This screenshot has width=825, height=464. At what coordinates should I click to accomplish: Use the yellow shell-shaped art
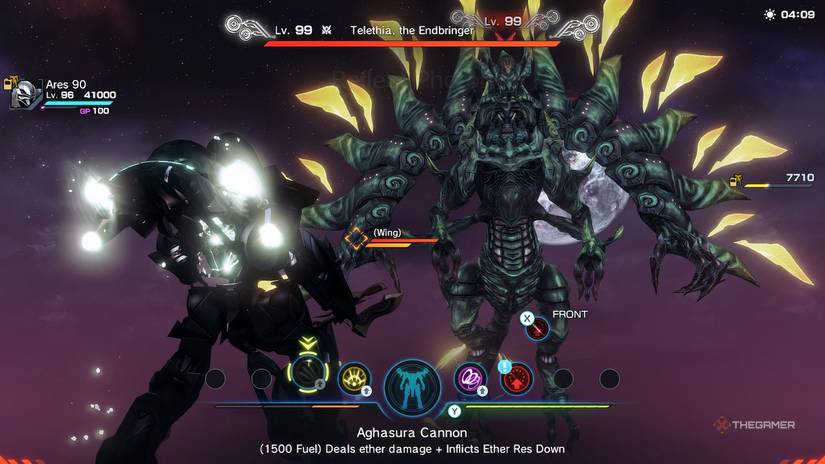click(355, 378)
